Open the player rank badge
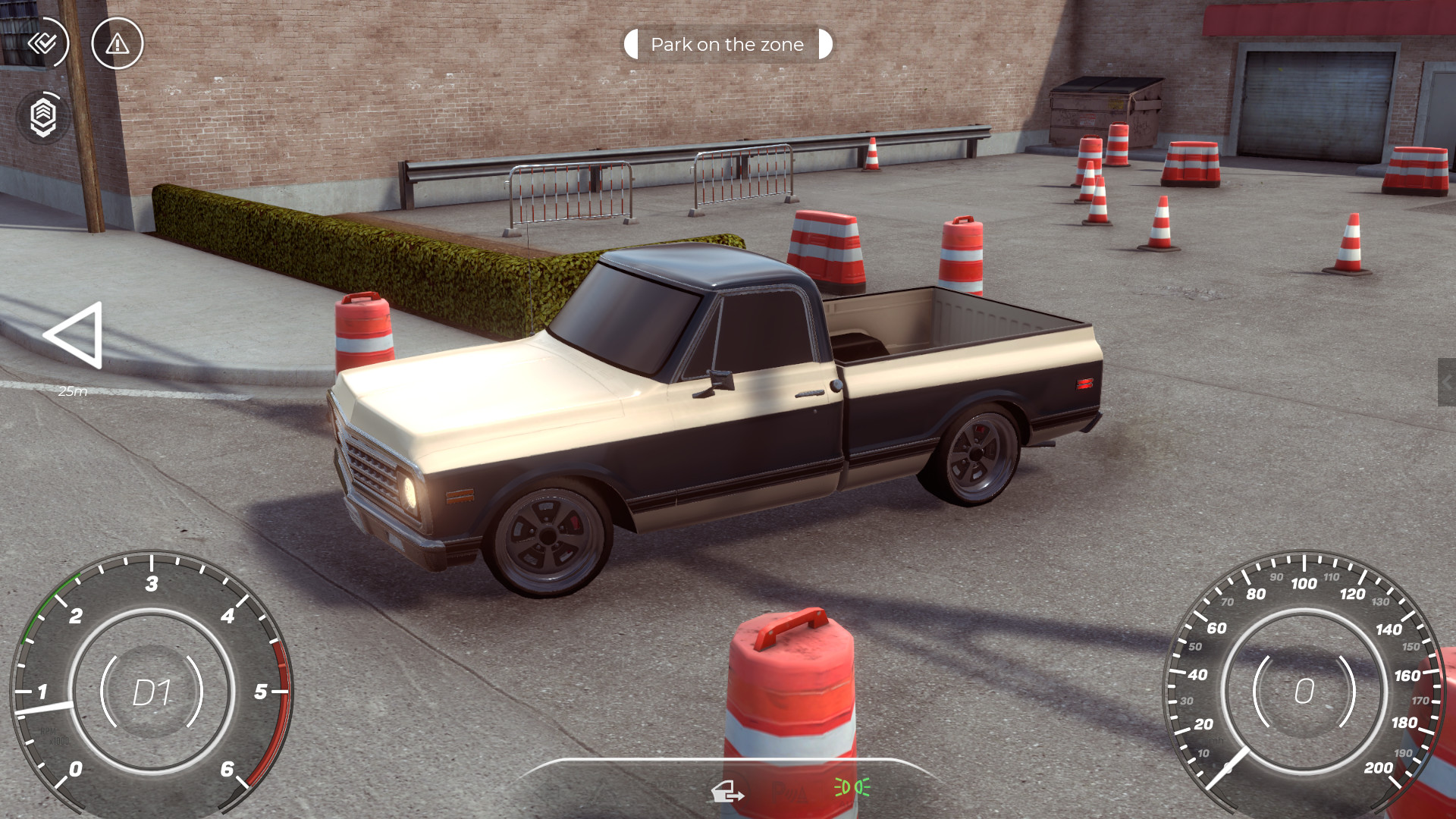1456x819 pixels. click(43, 118)
